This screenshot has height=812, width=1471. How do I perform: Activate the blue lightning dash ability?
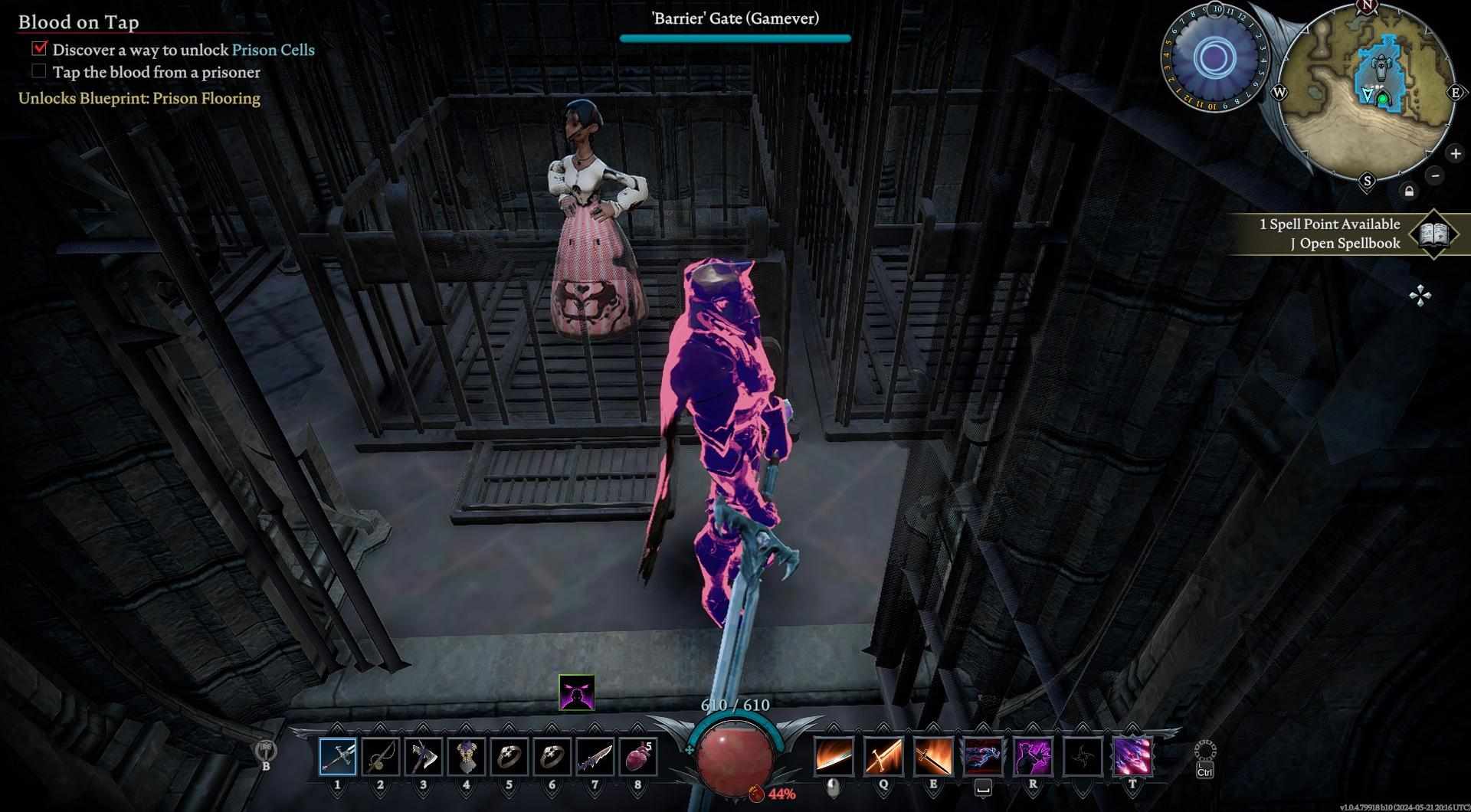click(x=983, y=756)
